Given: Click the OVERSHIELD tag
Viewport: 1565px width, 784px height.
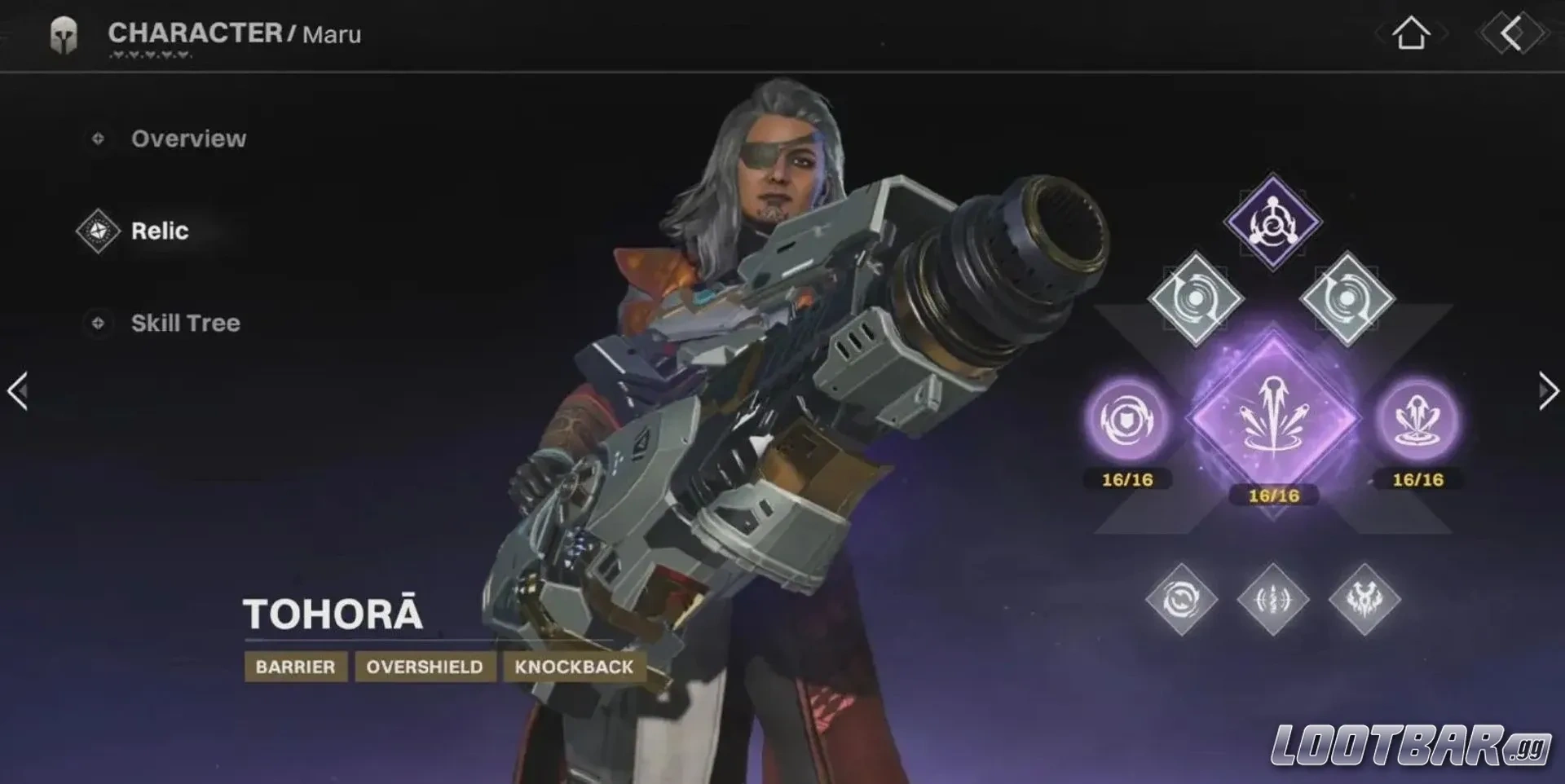Looking at the screenshot, I should (425, 667).
